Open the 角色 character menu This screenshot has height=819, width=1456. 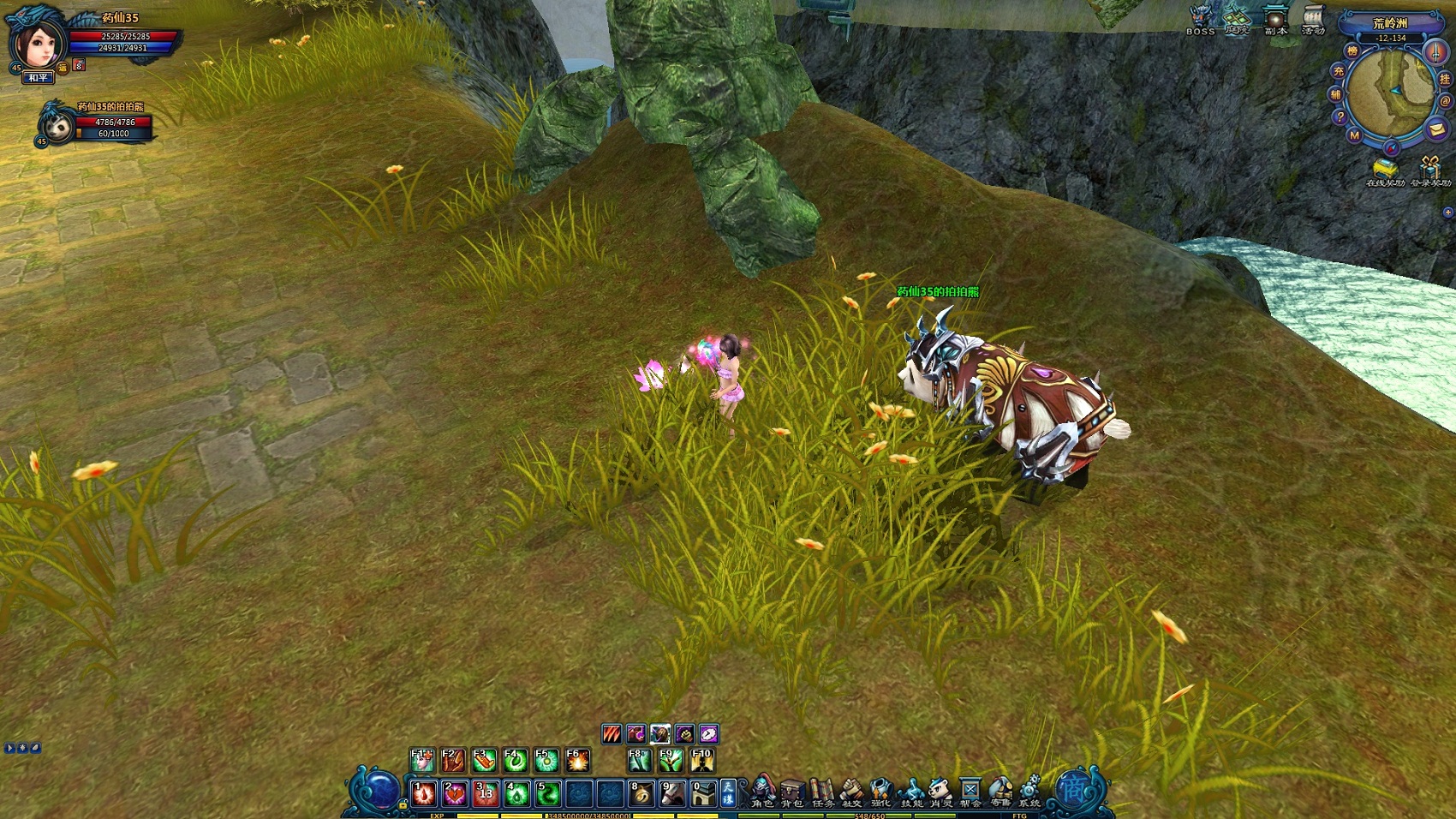pyautogui.click(x=762, y=791)
